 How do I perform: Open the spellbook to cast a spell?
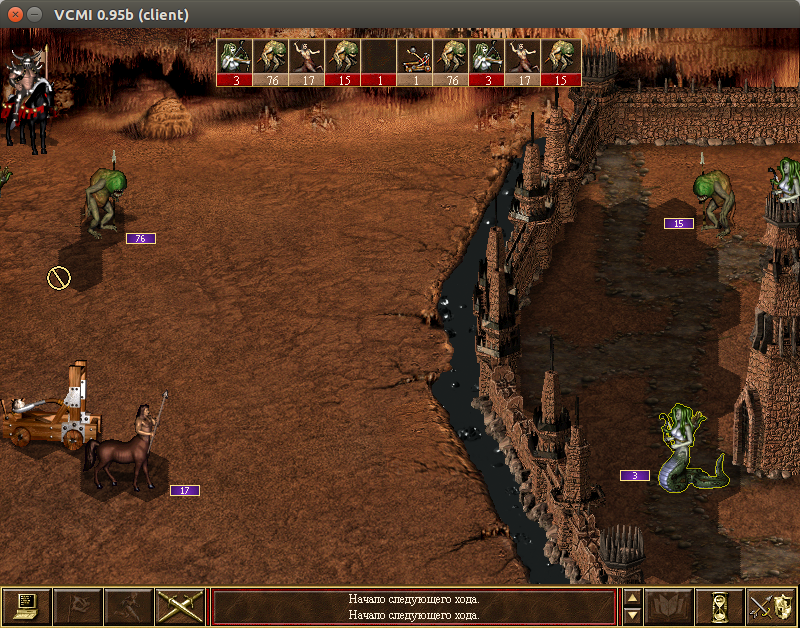[x=669, y=606]
